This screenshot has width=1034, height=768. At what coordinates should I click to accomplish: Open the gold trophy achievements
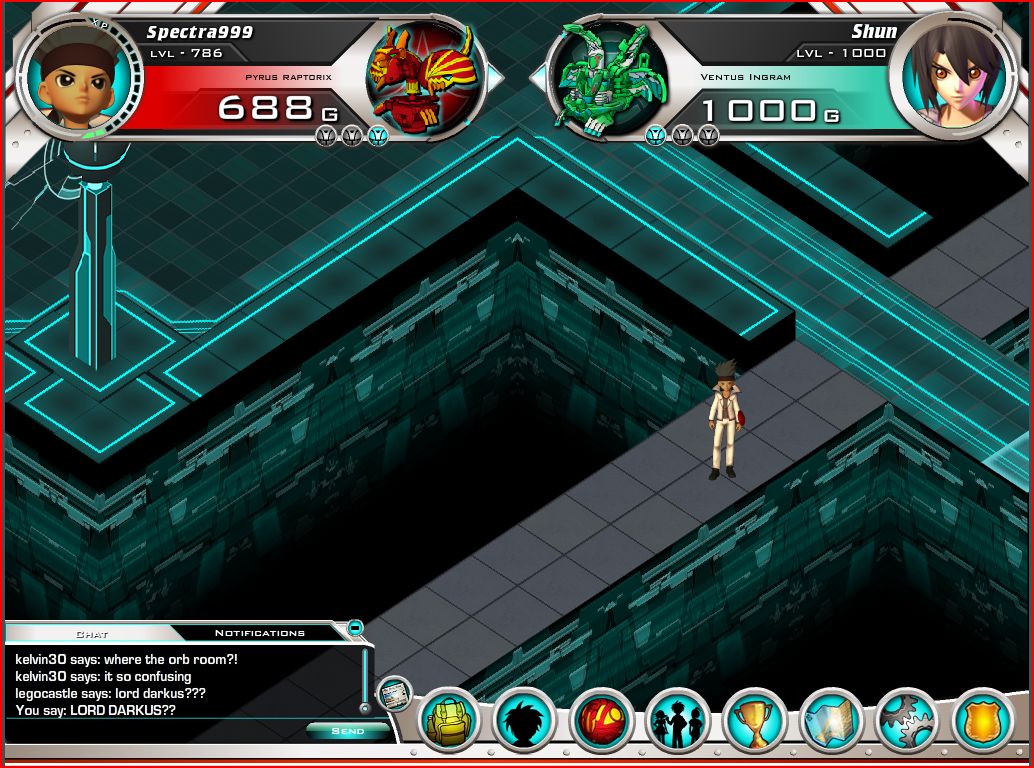(754, 719)
